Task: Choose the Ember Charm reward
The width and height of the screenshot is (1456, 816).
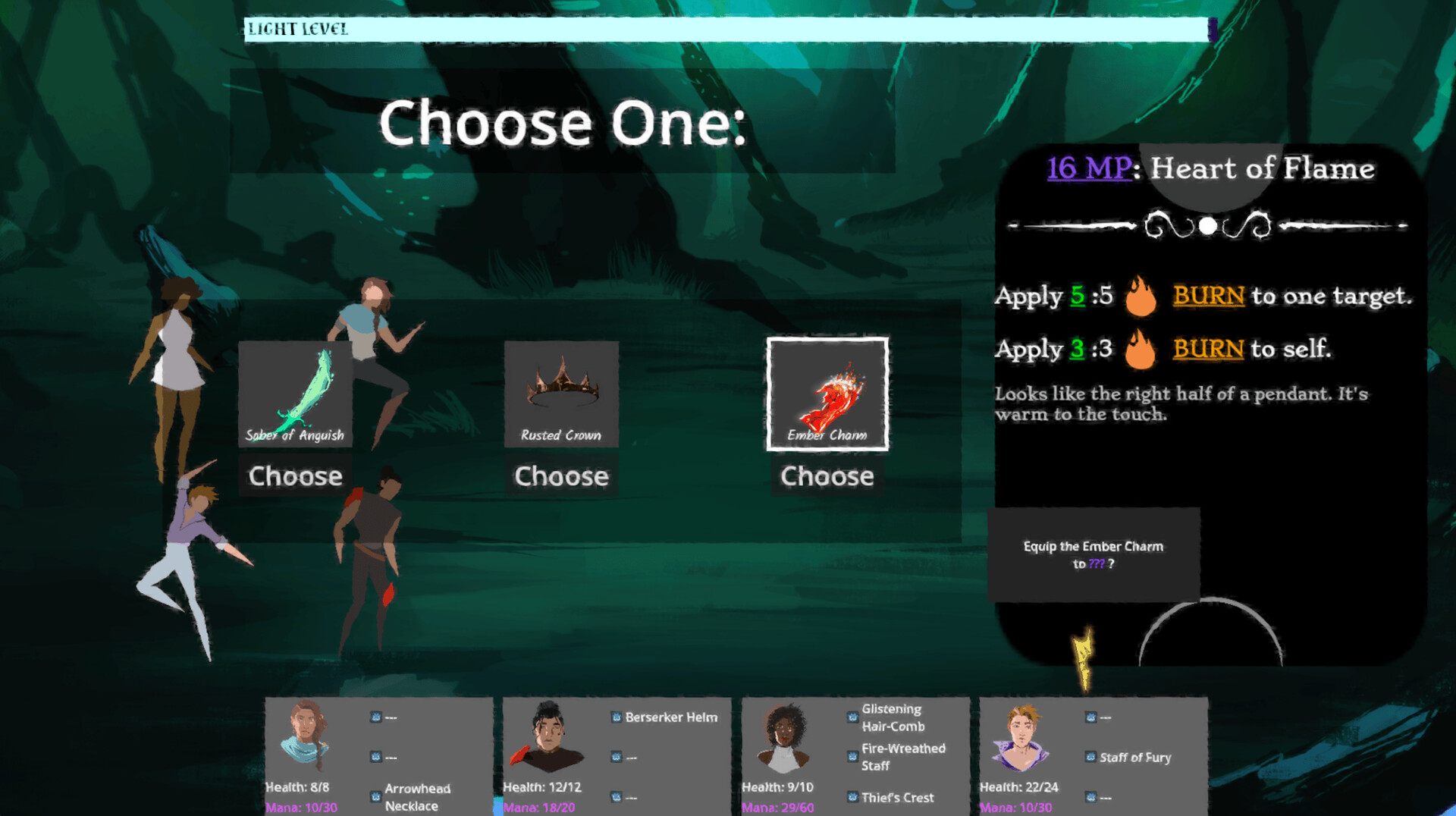Action: point(828,477)
